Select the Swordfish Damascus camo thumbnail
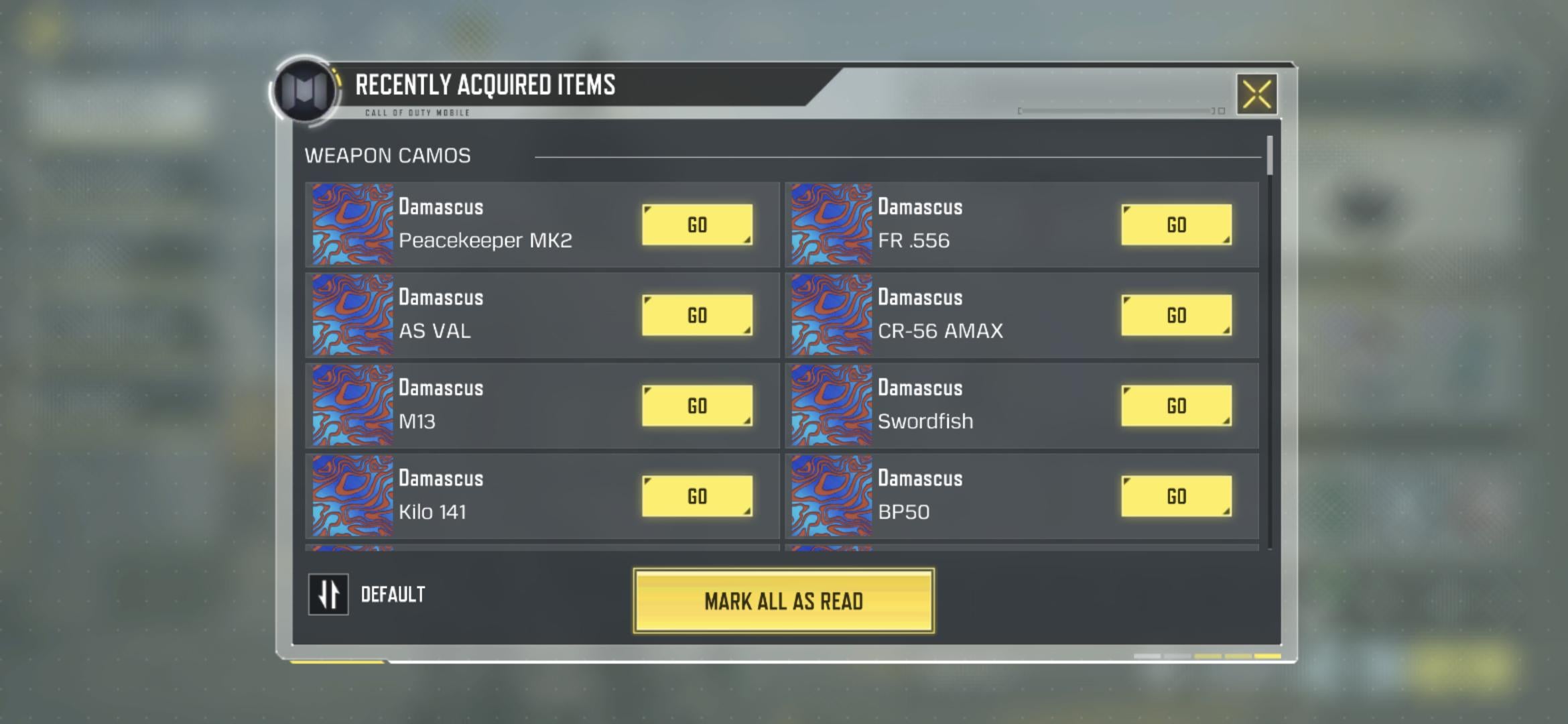 click(x=832, y=406)
